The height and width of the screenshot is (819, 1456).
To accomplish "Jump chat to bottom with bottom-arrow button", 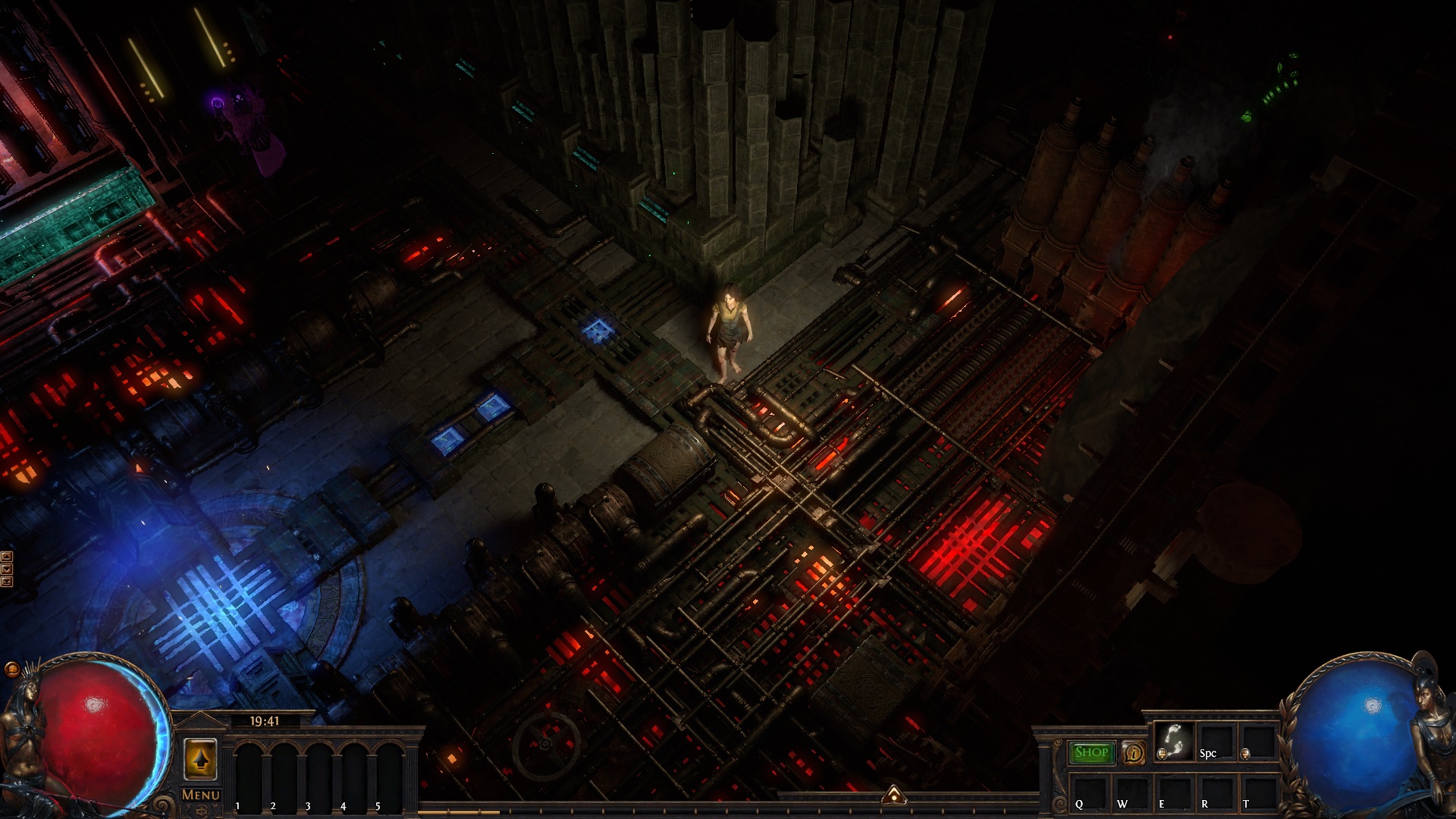I will pos(7,582).
